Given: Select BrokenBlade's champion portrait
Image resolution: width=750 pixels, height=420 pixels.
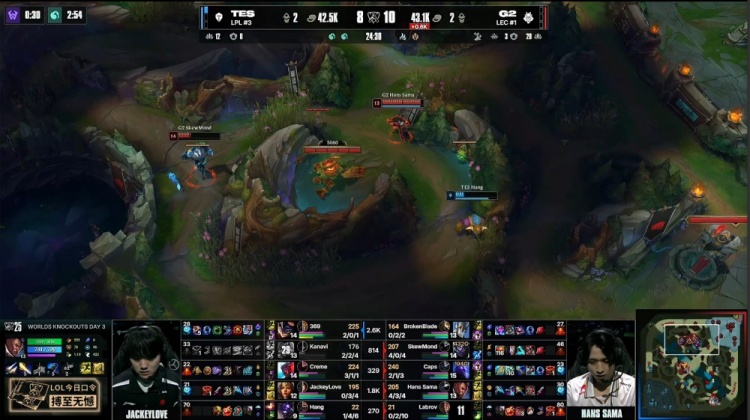Looking at the screenshot, I should [461, 329].
